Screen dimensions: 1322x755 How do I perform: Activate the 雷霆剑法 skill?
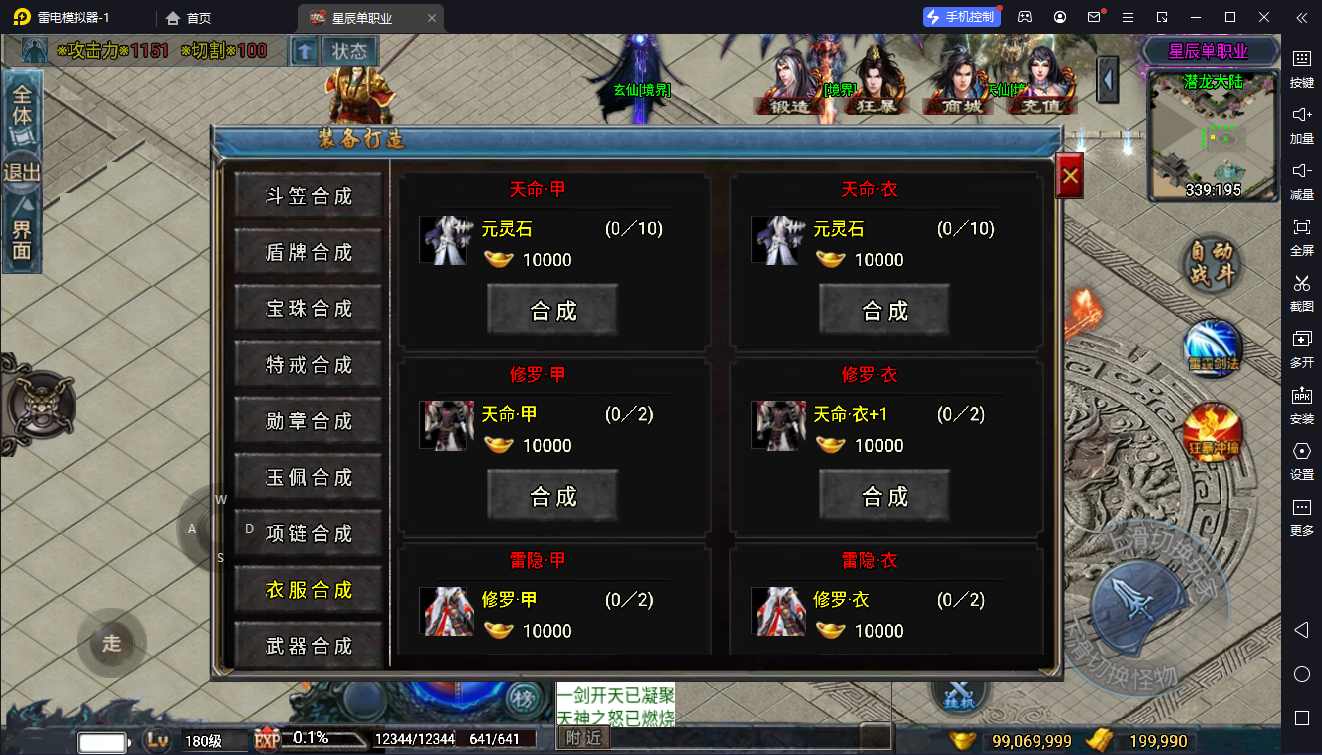1212,349
